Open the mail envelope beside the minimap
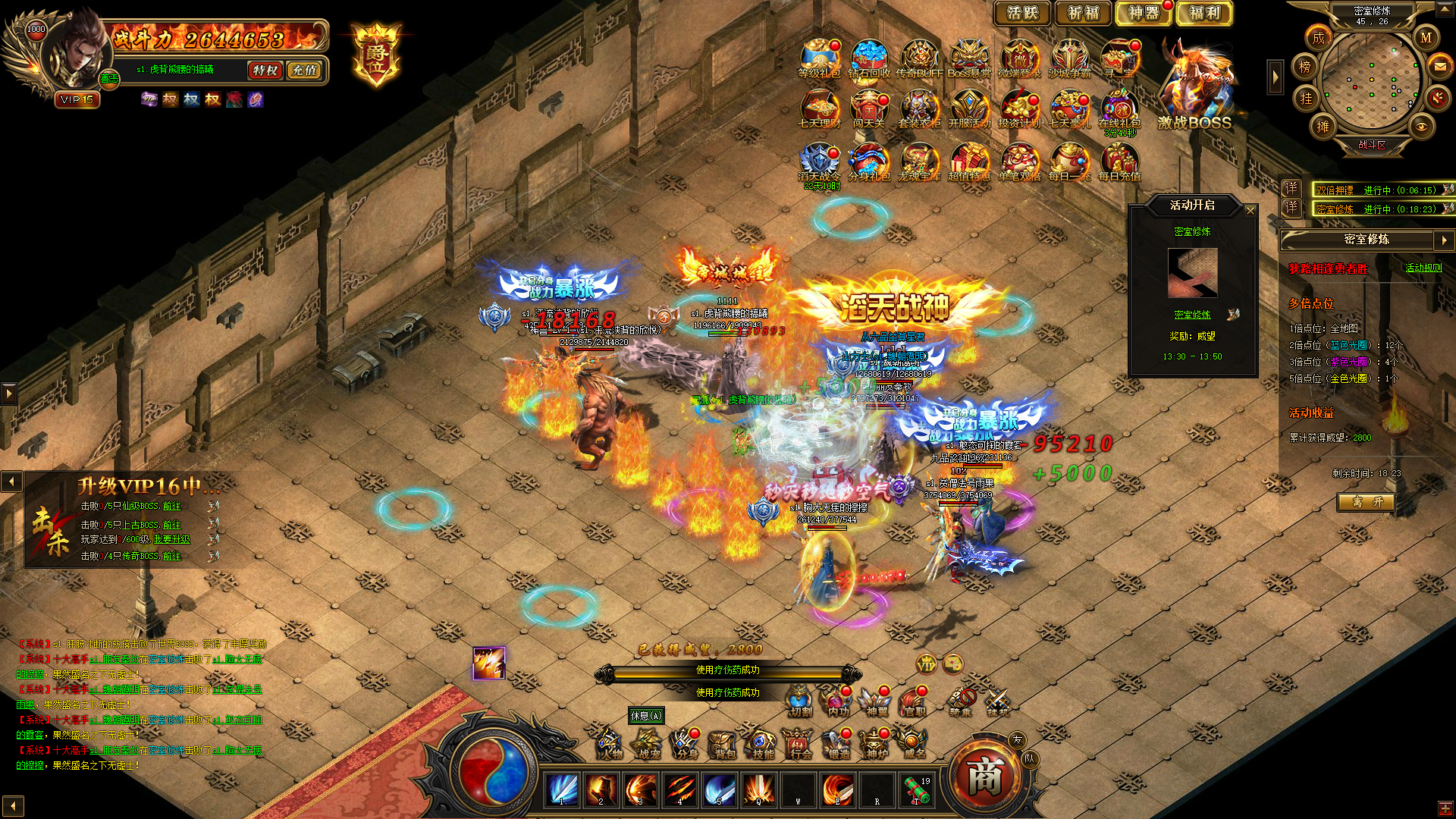 (x=1439, y=67)
